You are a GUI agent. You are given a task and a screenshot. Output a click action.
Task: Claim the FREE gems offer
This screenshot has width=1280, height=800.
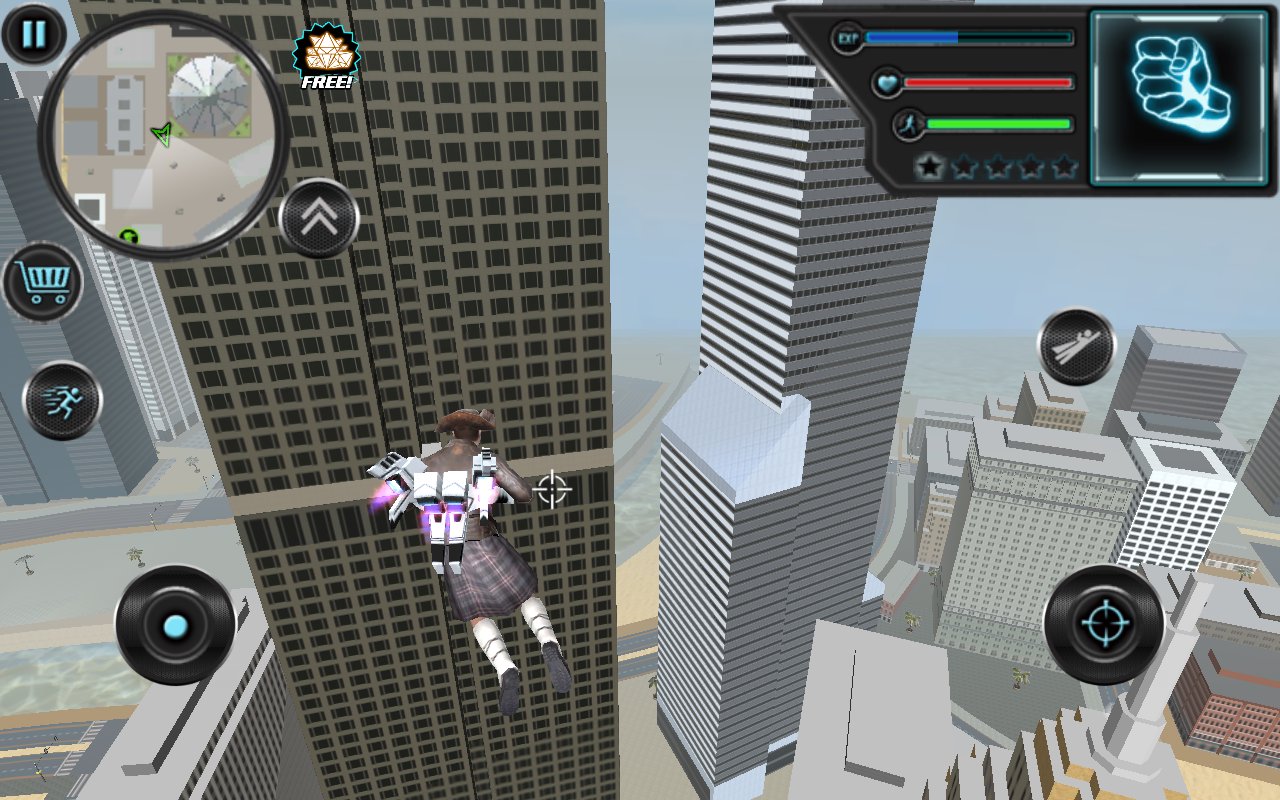326,58
